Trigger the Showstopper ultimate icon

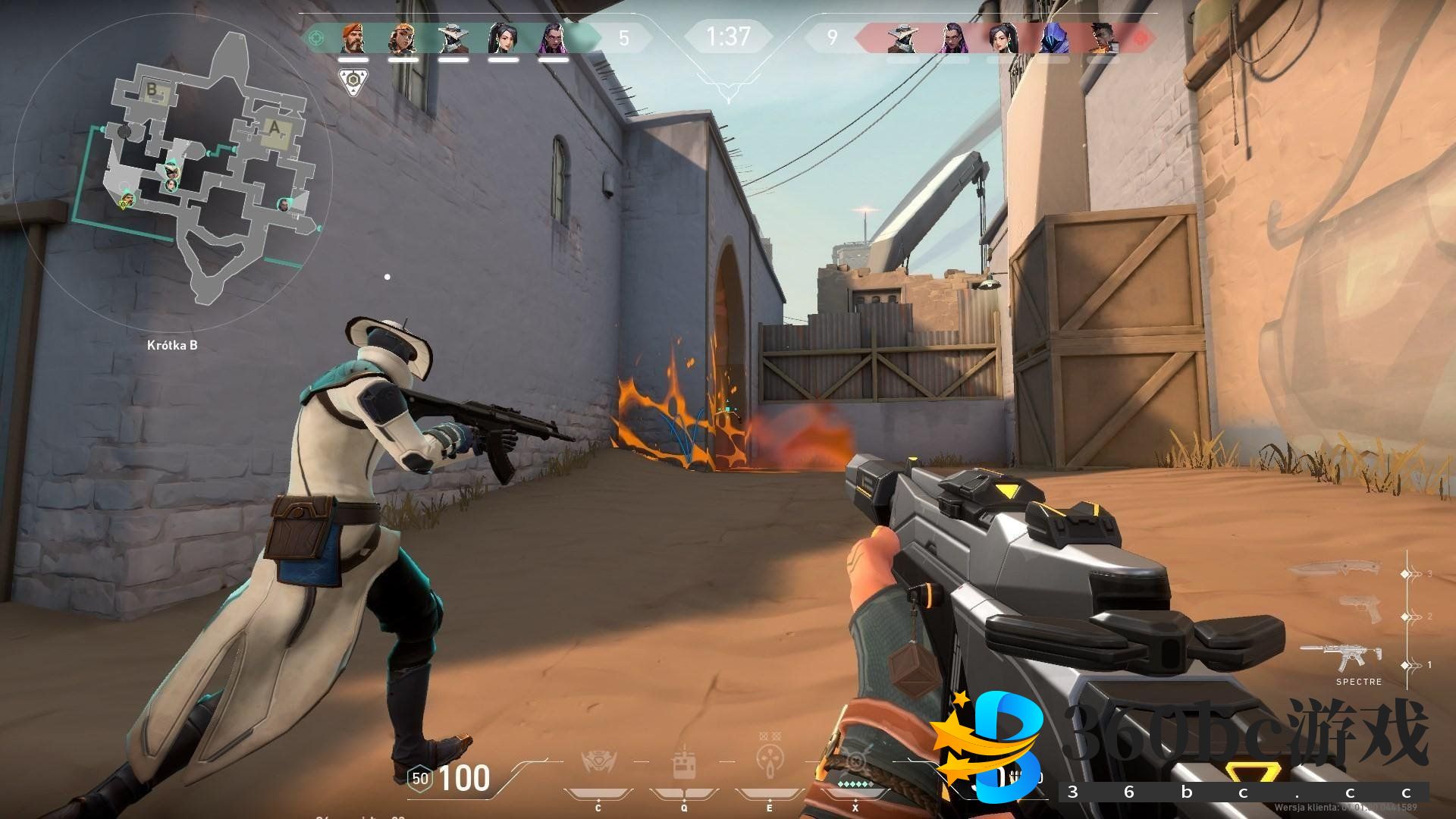[x=856, y=762]
